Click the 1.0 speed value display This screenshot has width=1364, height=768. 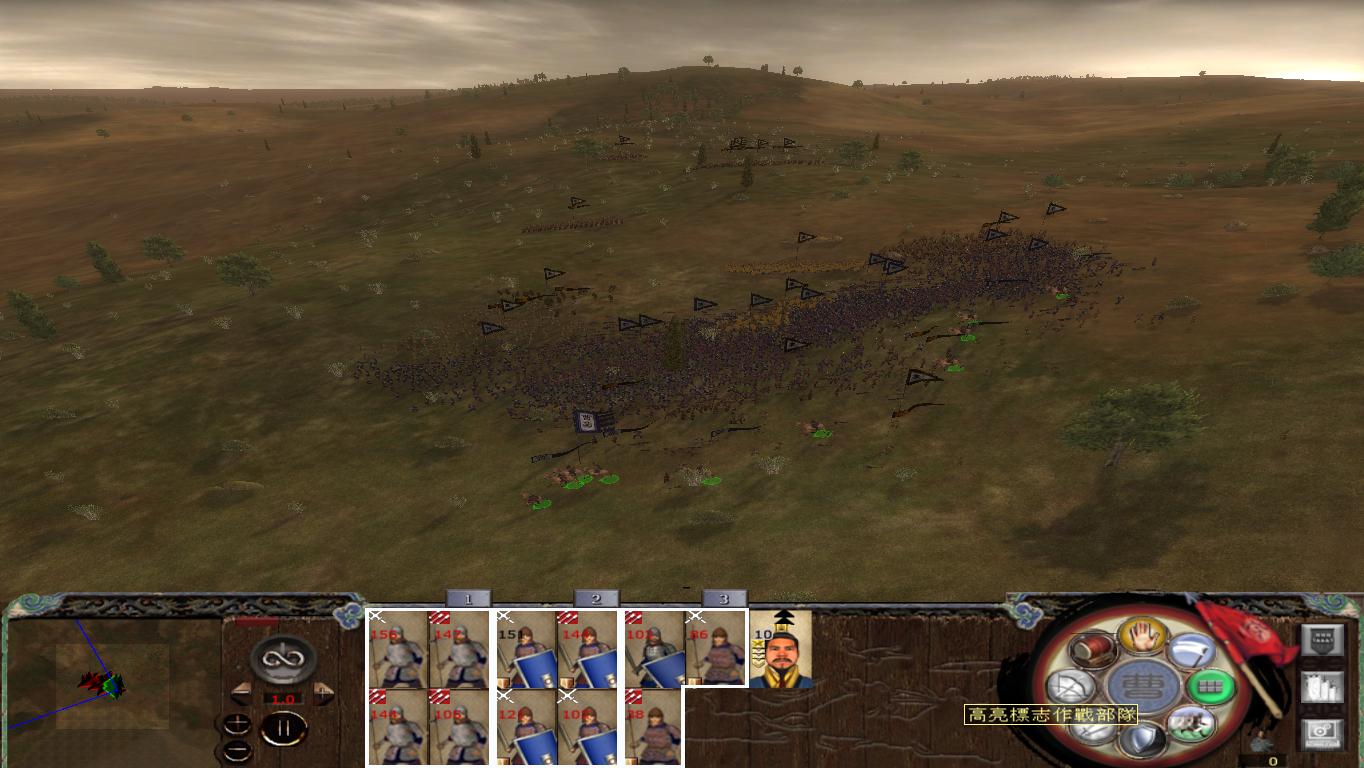tap(283, 698)
